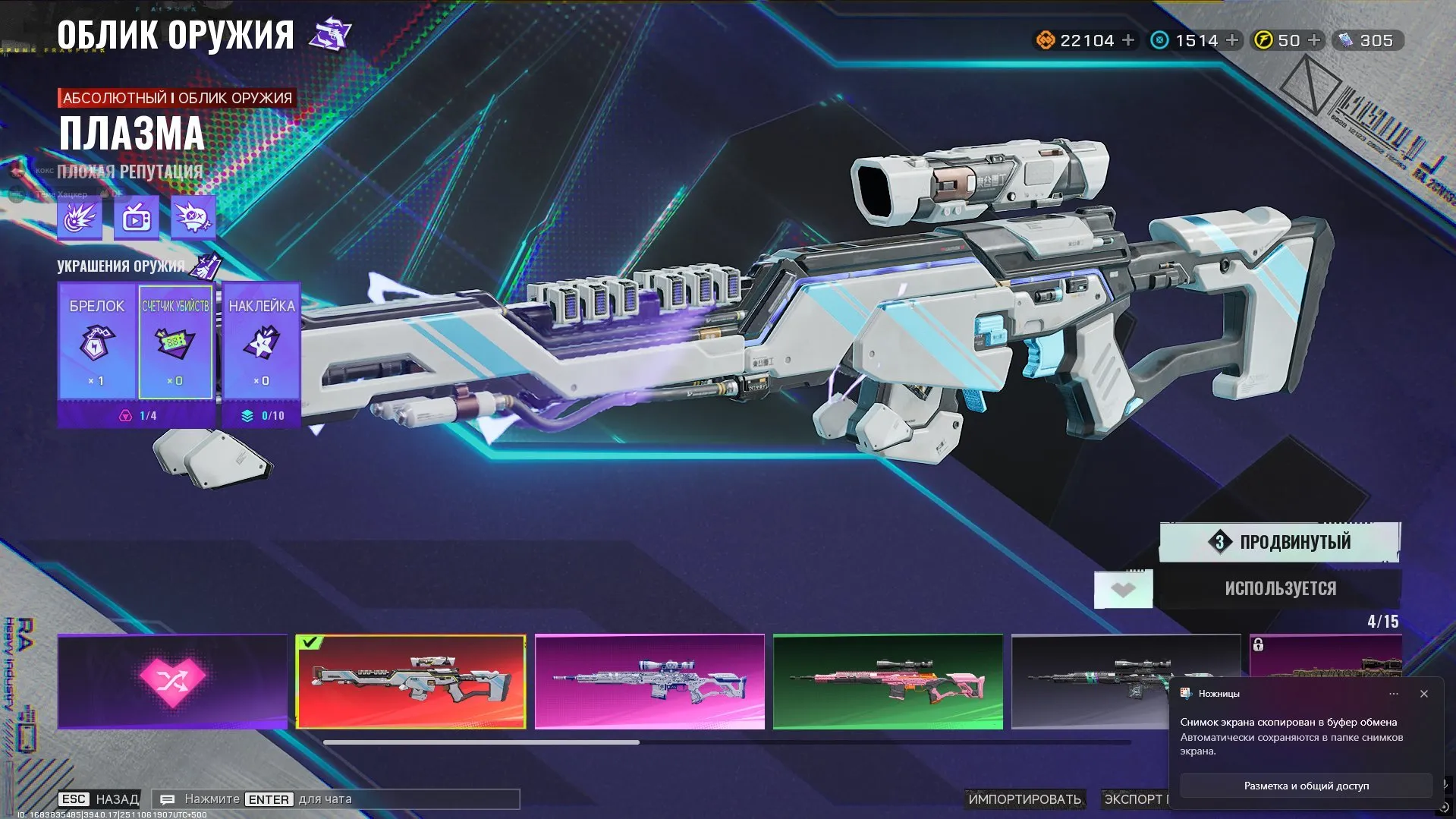Open the НАКЛЕЙКА sticker slot

point(262,342)
